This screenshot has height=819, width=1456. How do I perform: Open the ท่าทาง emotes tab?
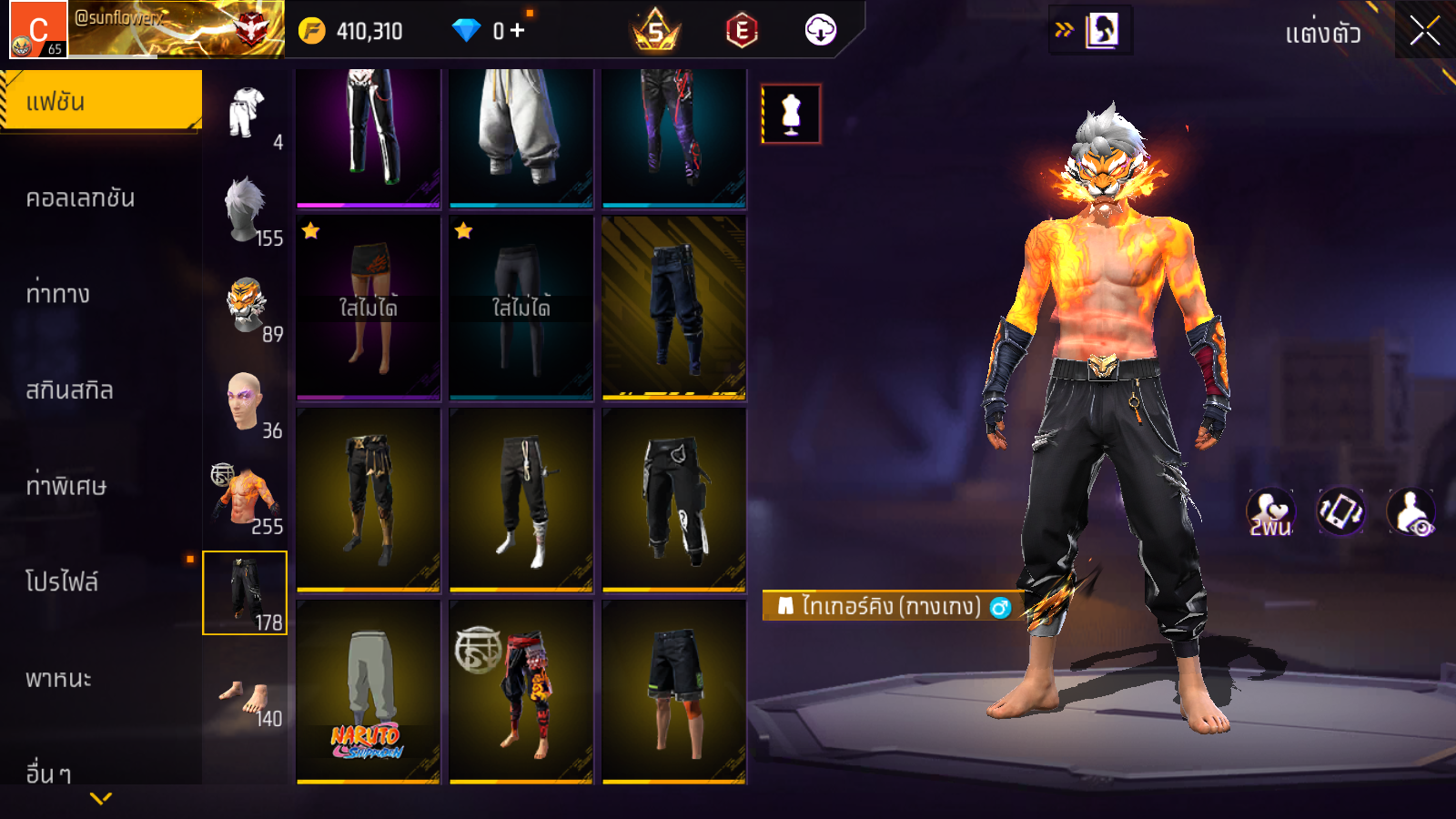coord(58,294)
